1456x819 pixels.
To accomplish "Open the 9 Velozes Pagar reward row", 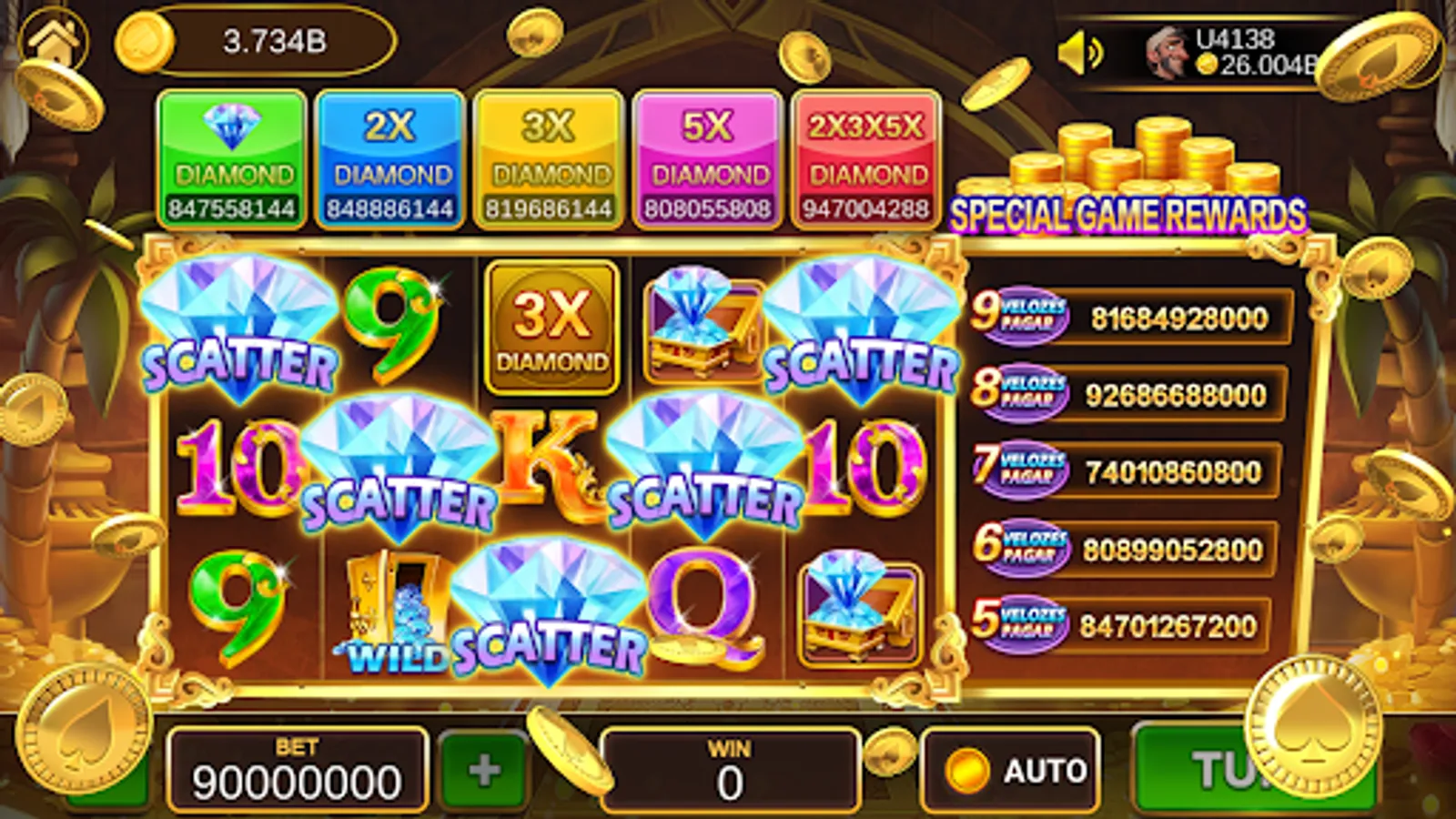I will [x=1128, y=318].
